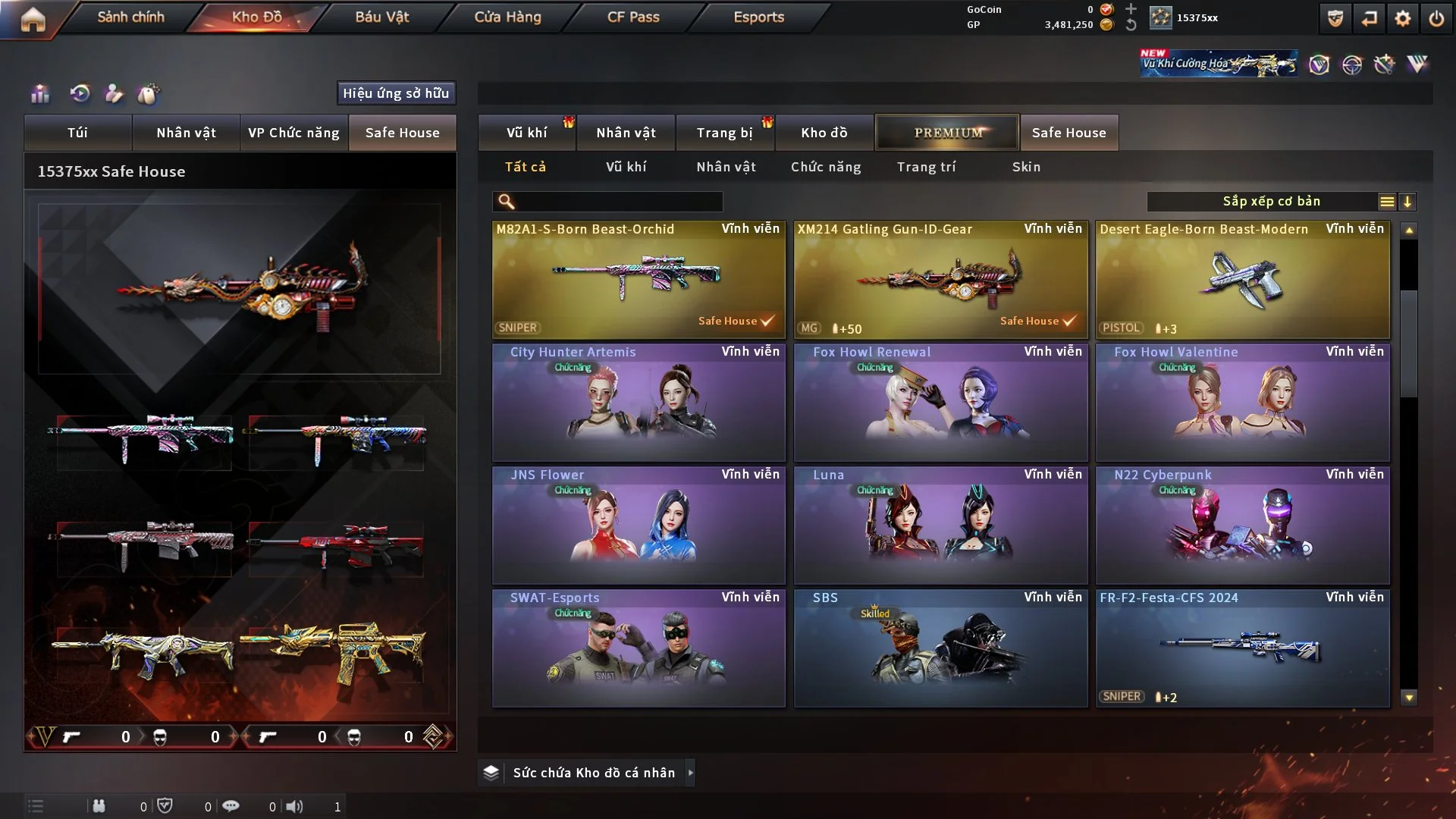Filter by Skin subcategory
The image size is (1456, 819).
(1026, 167)
